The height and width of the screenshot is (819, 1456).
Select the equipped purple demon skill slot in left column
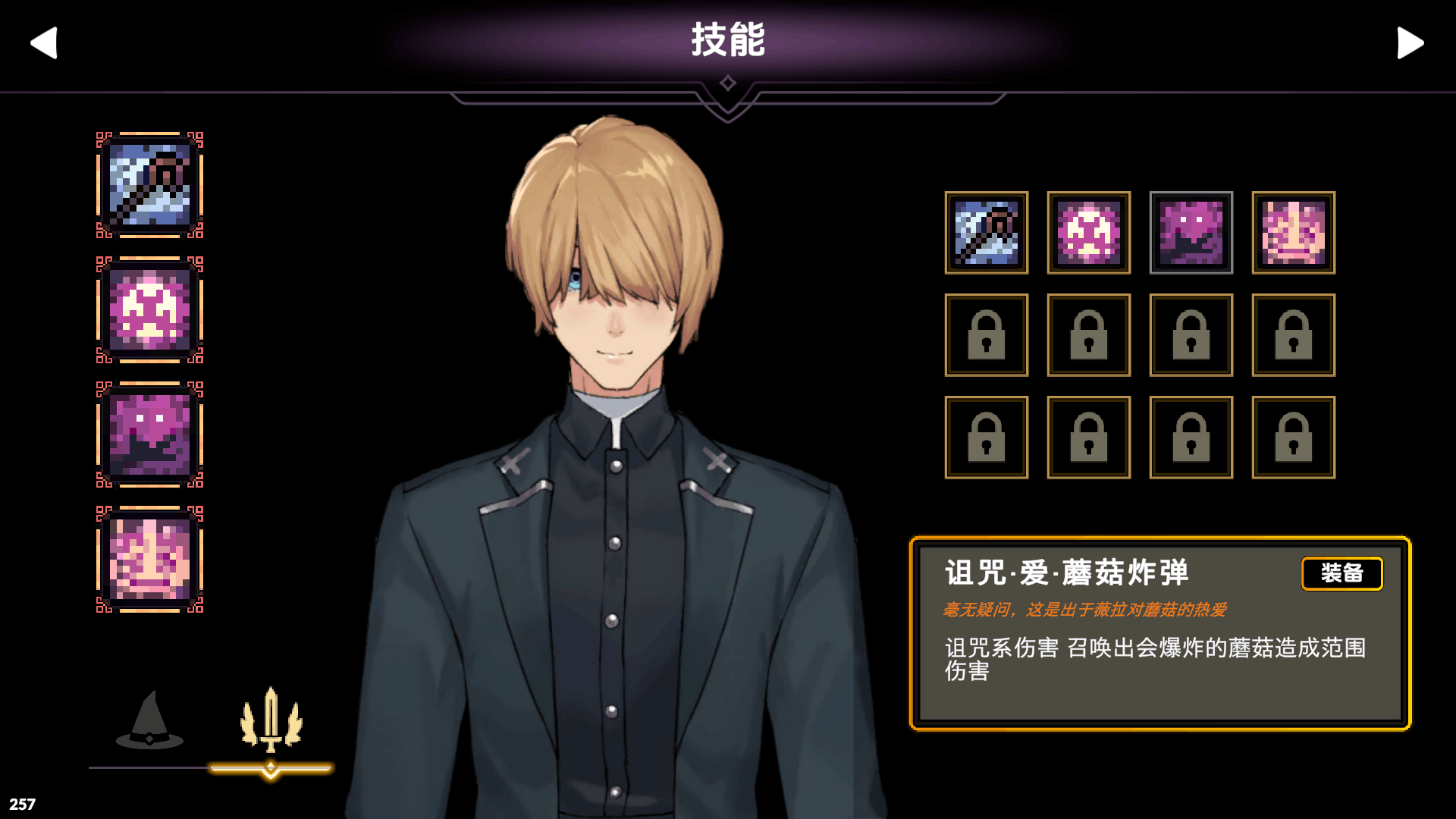coord(149,435)
